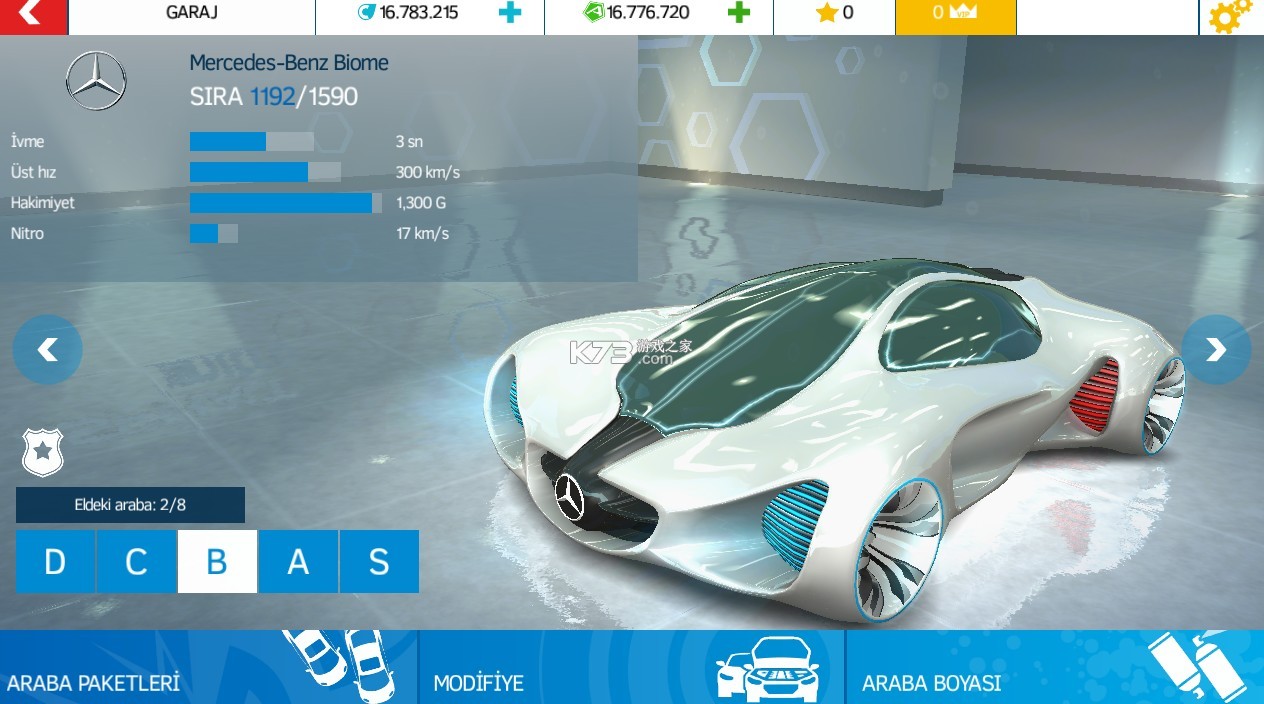Switch to class S cars
Screen dimensions: 1264x704
379,562
